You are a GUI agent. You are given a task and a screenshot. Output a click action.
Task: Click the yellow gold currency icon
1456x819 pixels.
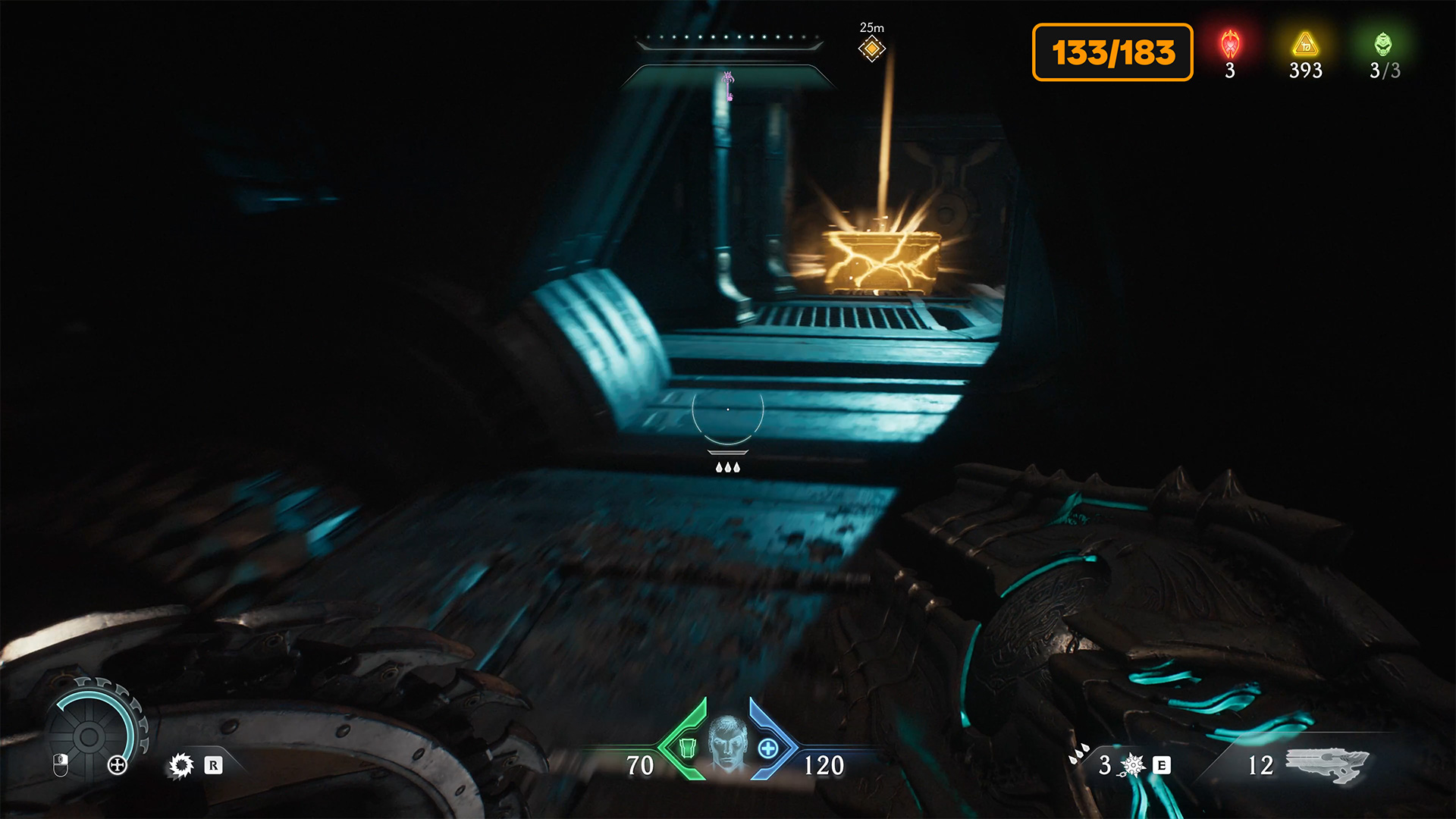pyautogui.click(x=1305, y=45)
